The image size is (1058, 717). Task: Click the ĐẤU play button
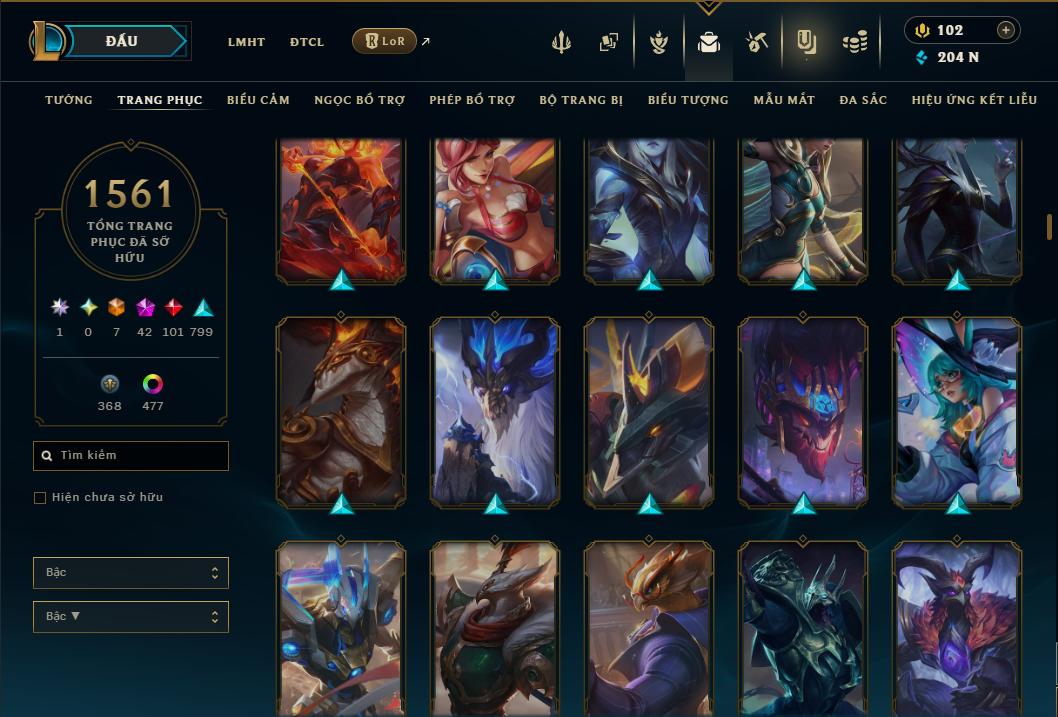click(122, 41)
